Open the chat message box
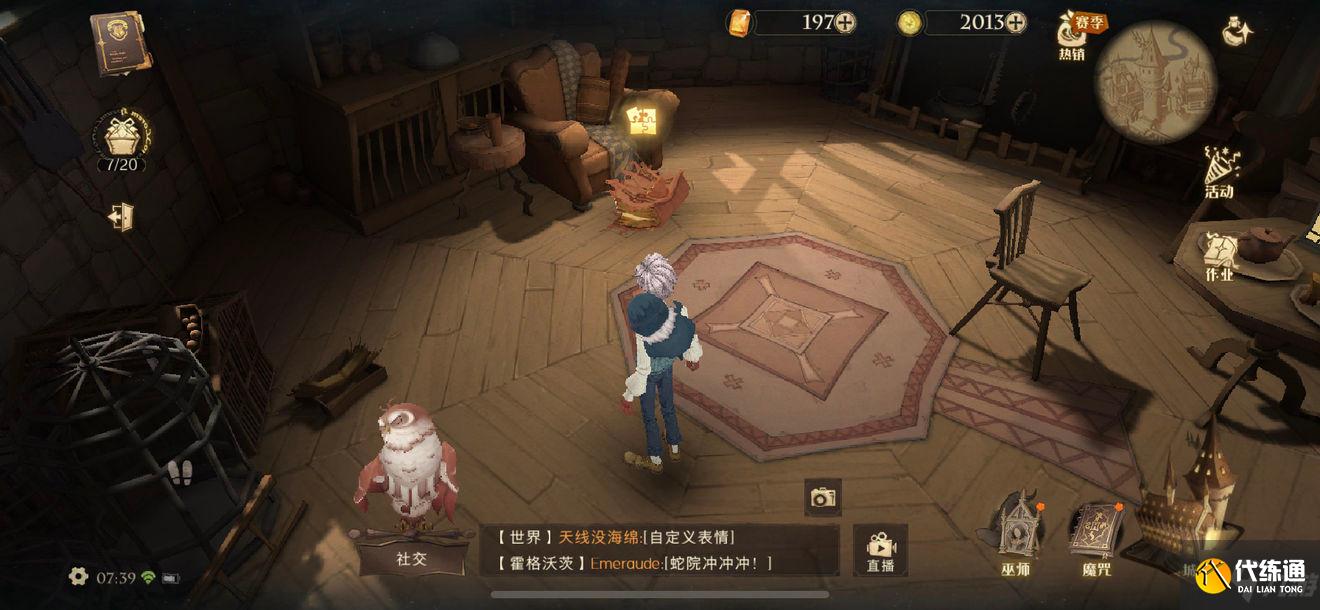The height and width of the screenshot is (610, 1320). pos(658,550)
